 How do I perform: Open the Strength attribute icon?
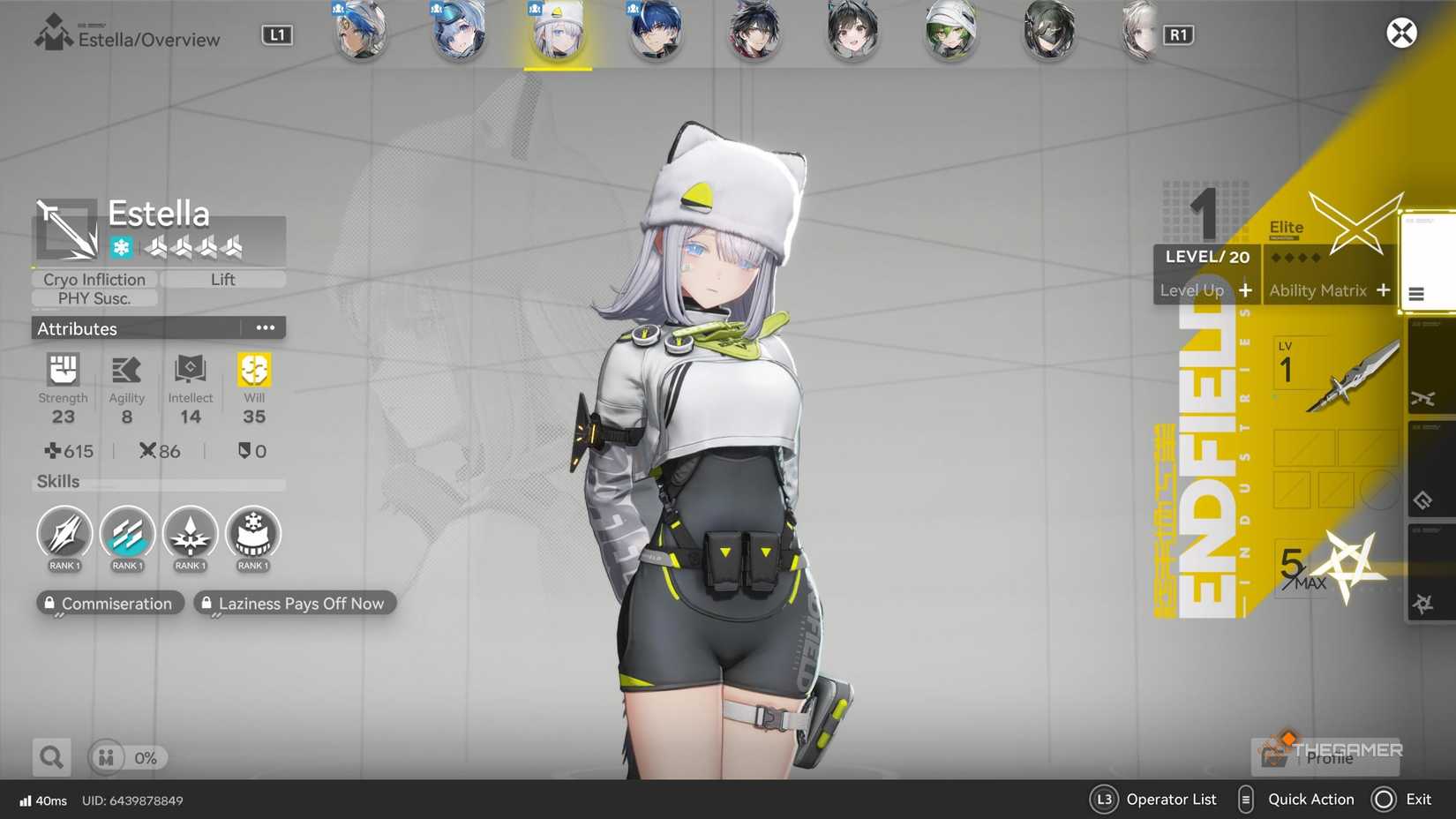62,370
